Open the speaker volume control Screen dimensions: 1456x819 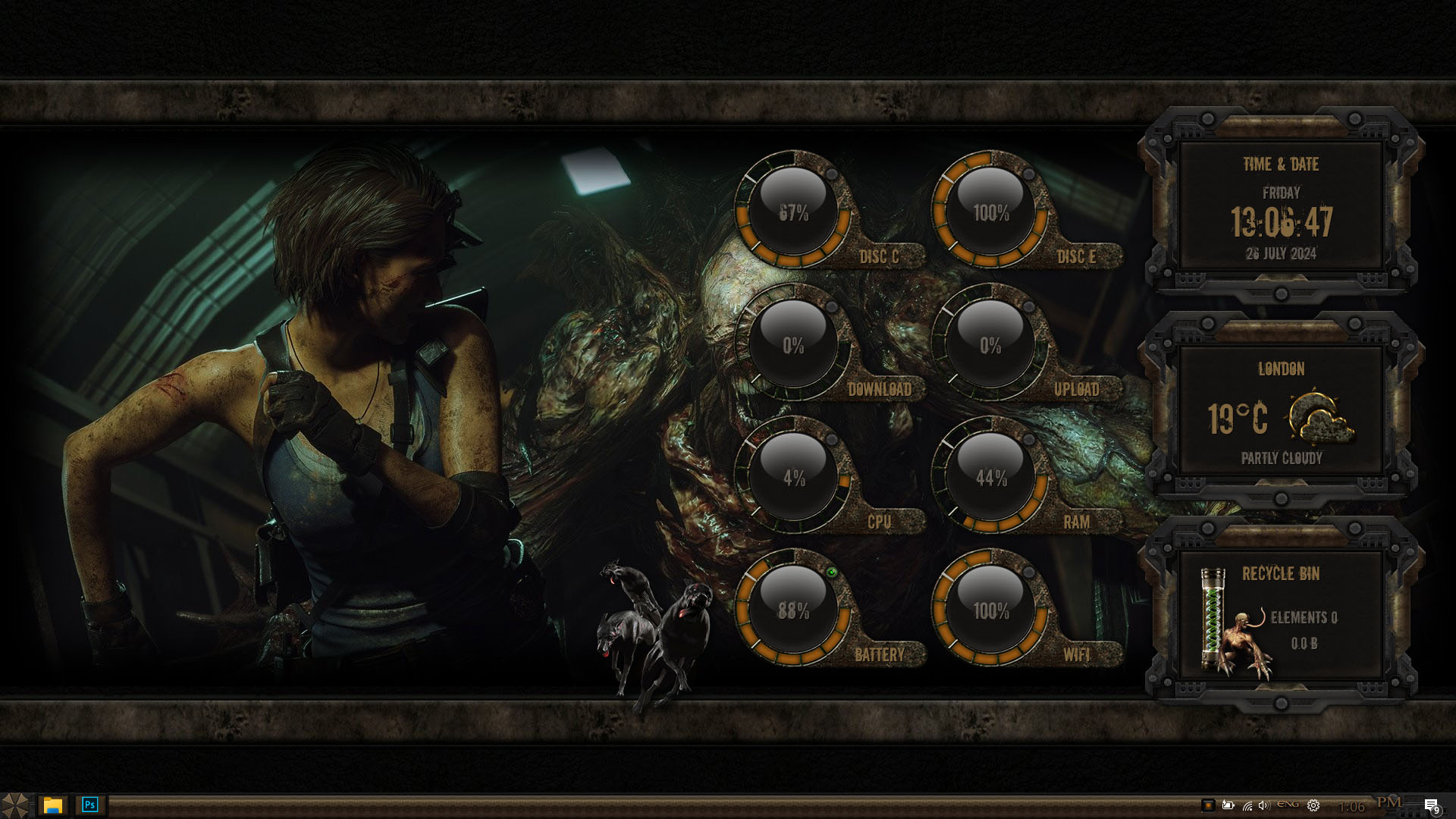coord(1263,805)
